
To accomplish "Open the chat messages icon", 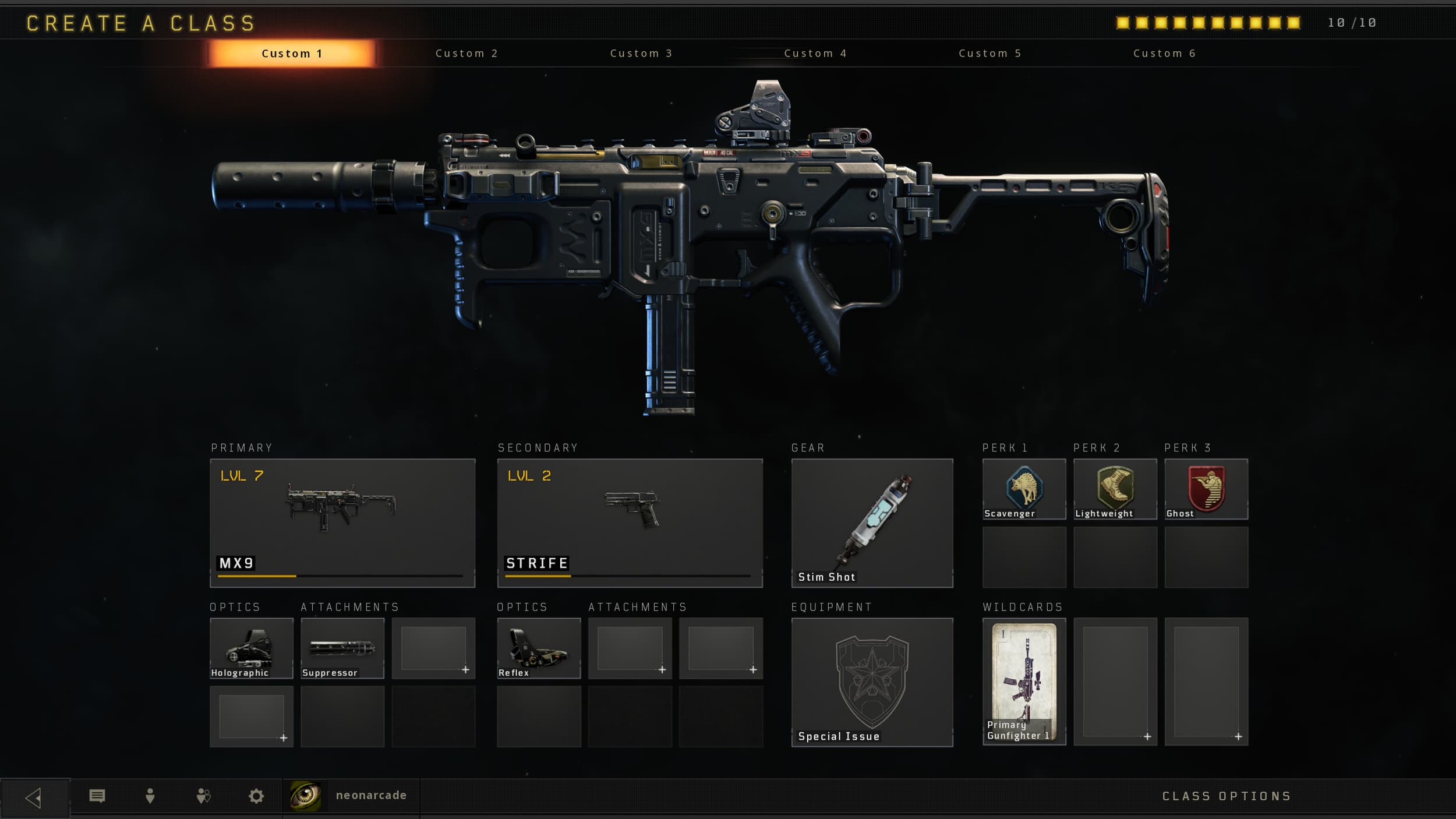I will click(x=98, y=795).
